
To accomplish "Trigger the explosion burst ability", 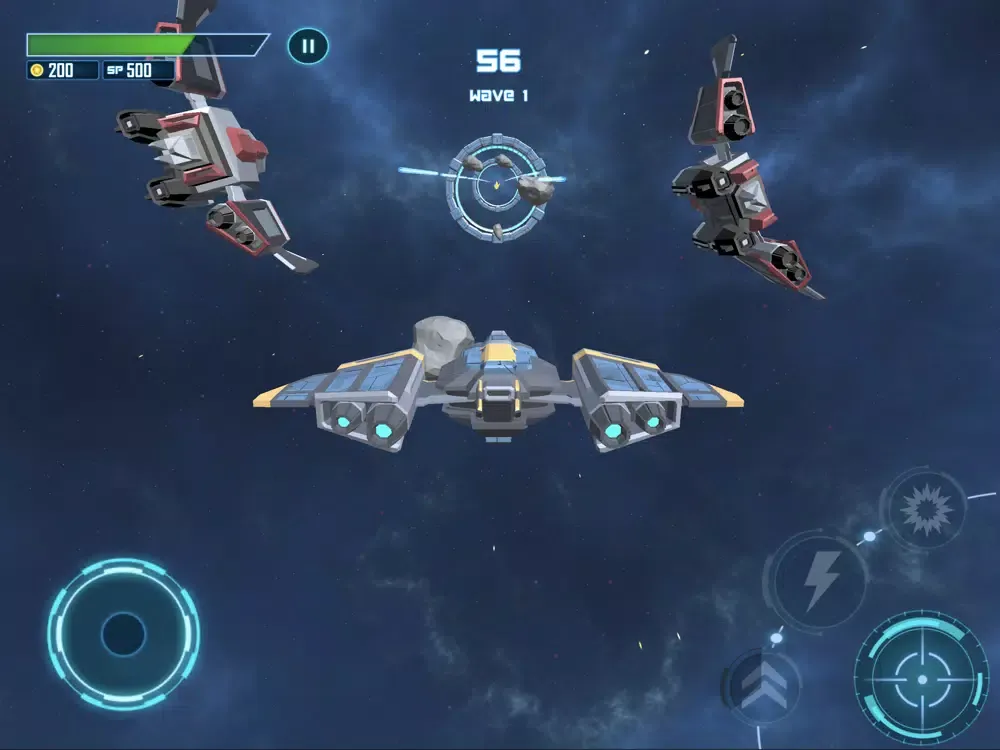I will (x=922, y=510).
